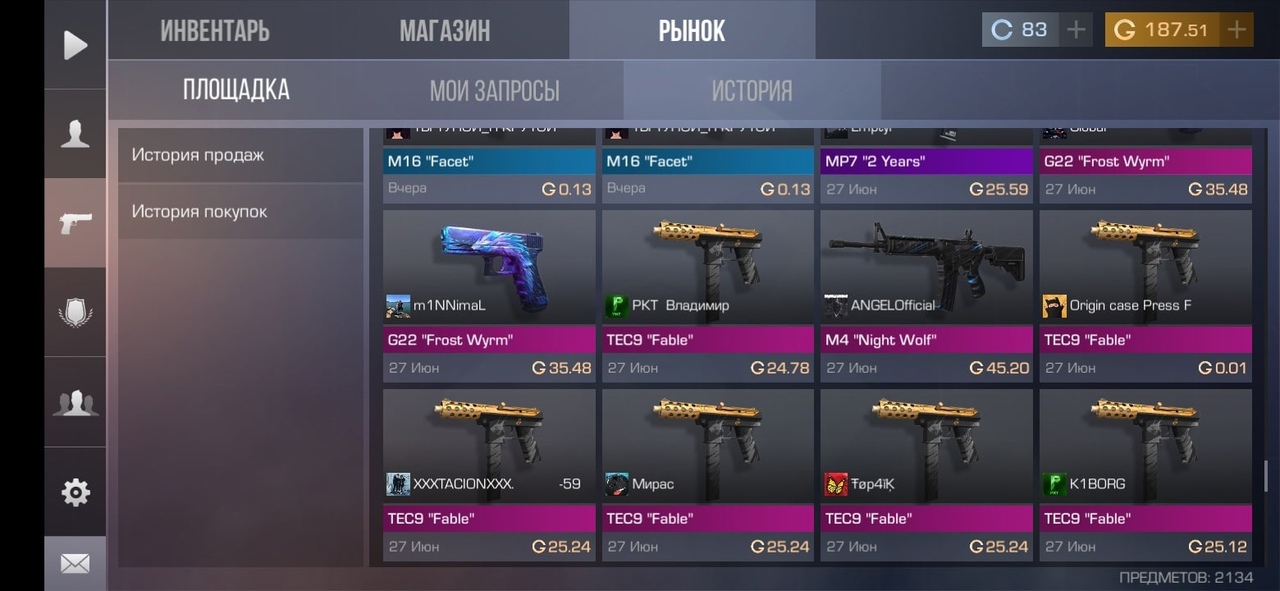Open the mail envelope icon
This screenshot has height=591, width=1280.
[75, 564]
